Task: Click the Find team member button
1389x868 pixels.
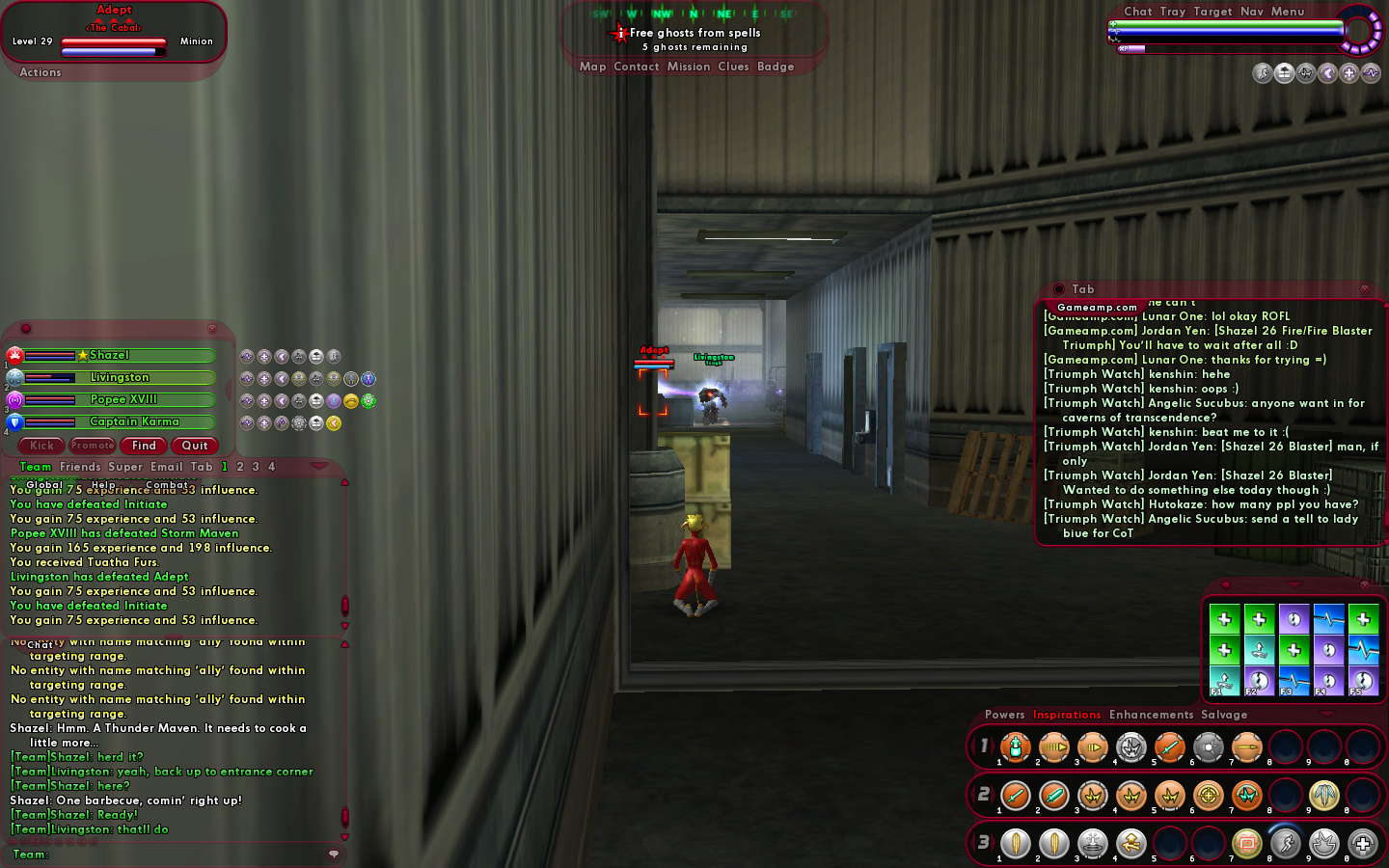Action: (144, 446)
